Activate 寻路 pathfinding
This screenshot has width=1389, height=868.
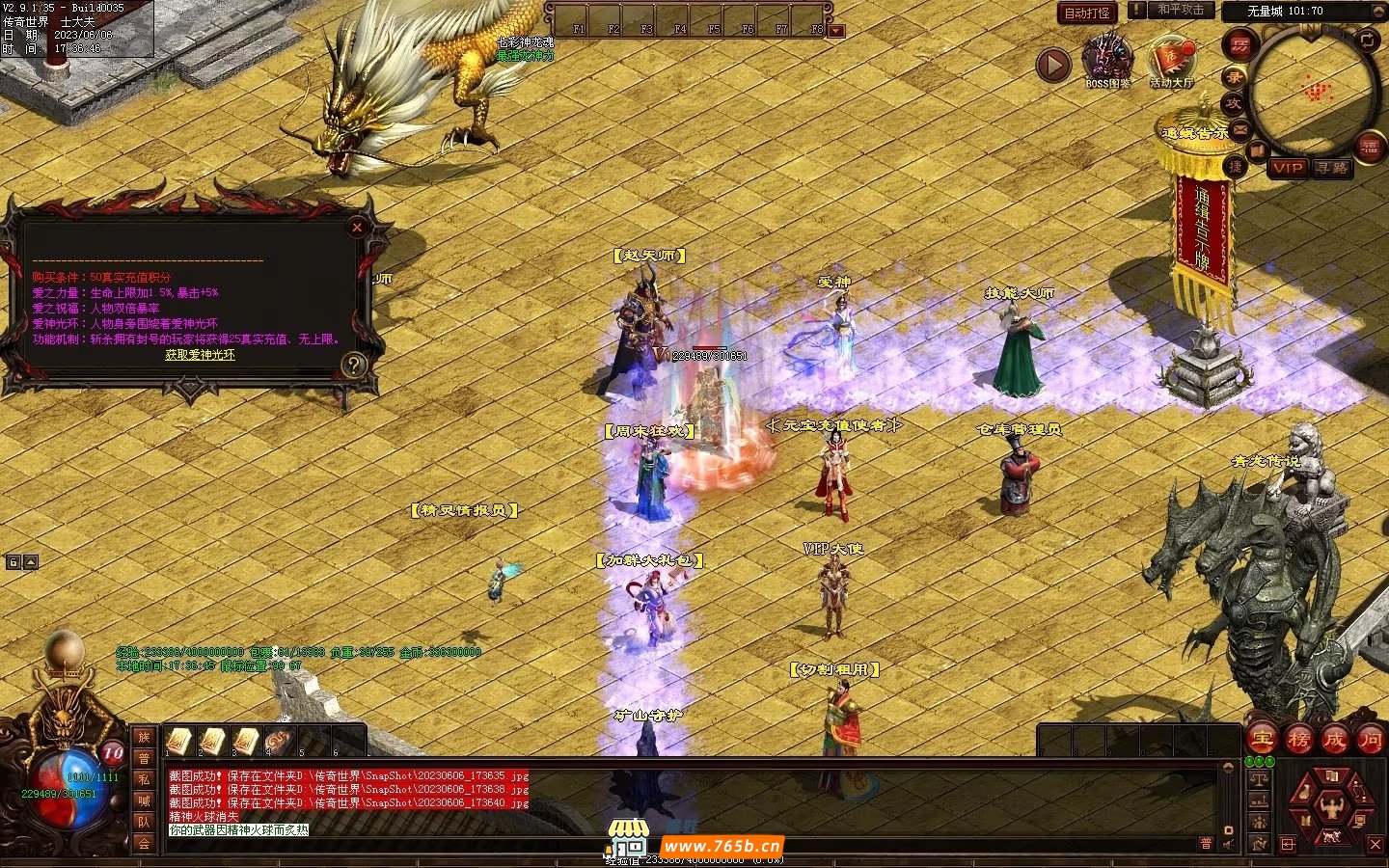[1332, 168]
